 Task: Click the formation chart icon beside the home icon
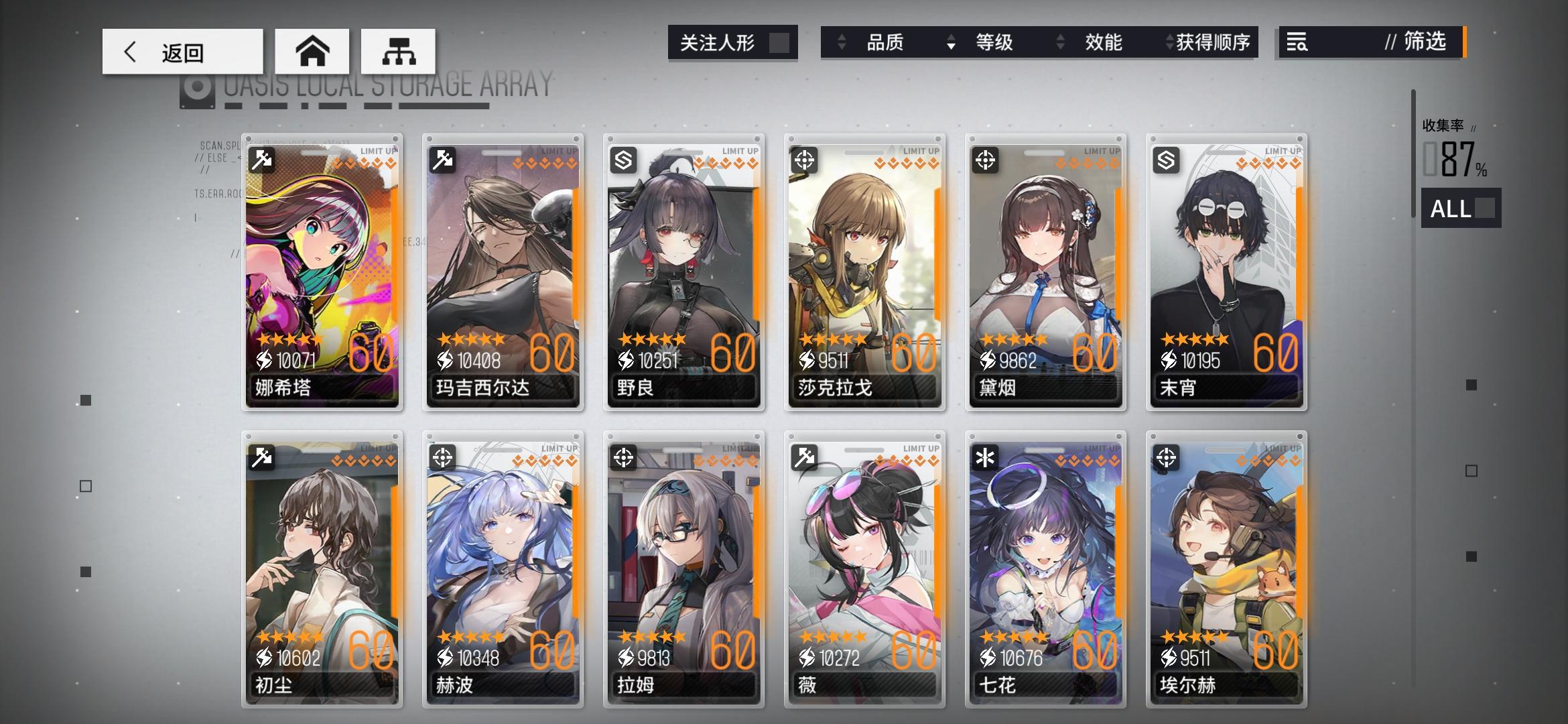399,51
